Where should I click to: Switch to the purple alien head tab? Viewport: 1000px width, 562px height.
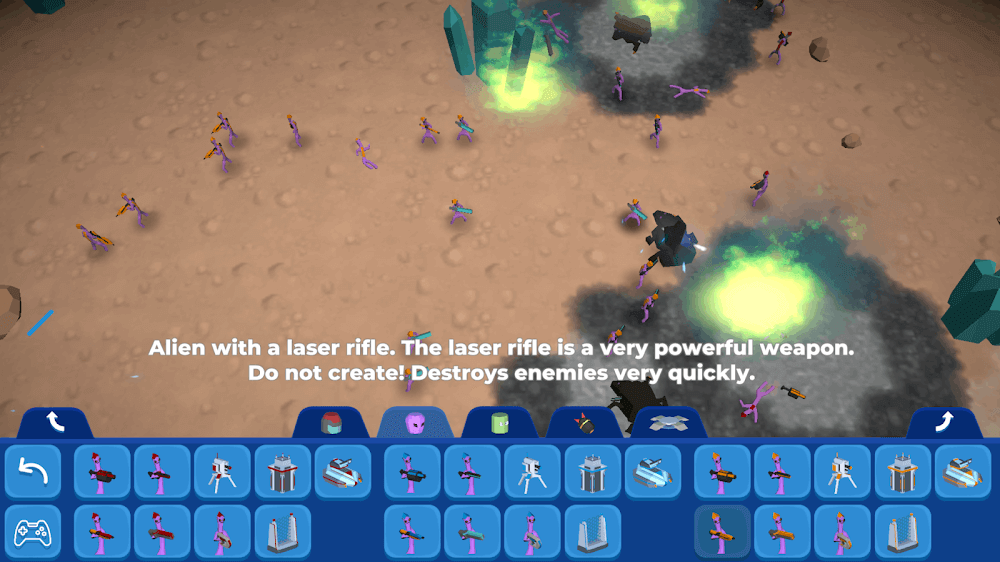coord(415,423)
